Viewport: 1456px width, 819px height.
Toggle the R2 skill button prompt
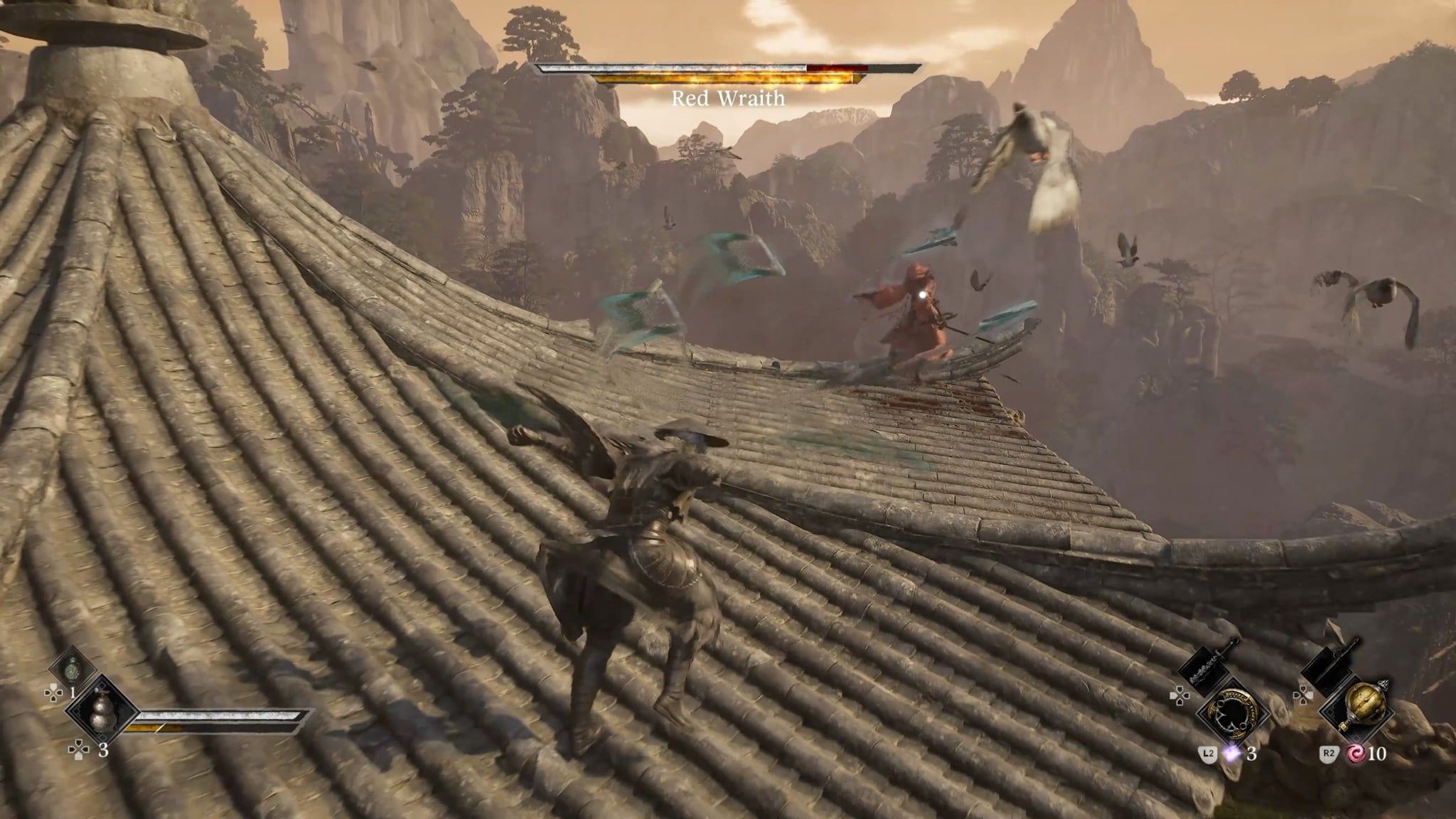tap(1330, 754)
